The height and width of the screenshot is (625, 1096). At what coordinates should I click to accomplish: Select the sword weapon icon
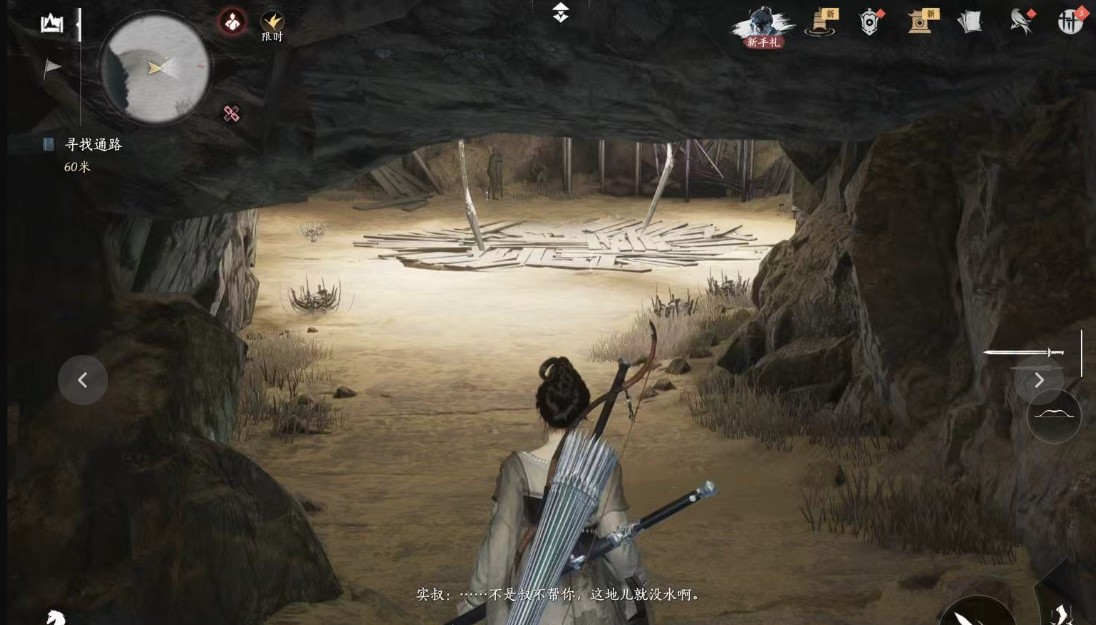(x=1024, y=352)
